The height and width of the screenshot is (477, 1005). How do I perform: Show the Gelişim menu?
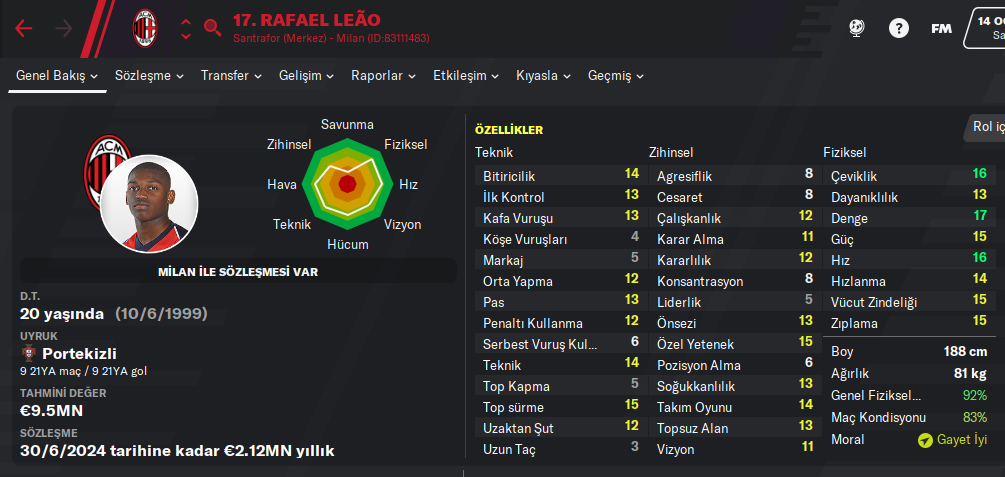click(307, 75)
